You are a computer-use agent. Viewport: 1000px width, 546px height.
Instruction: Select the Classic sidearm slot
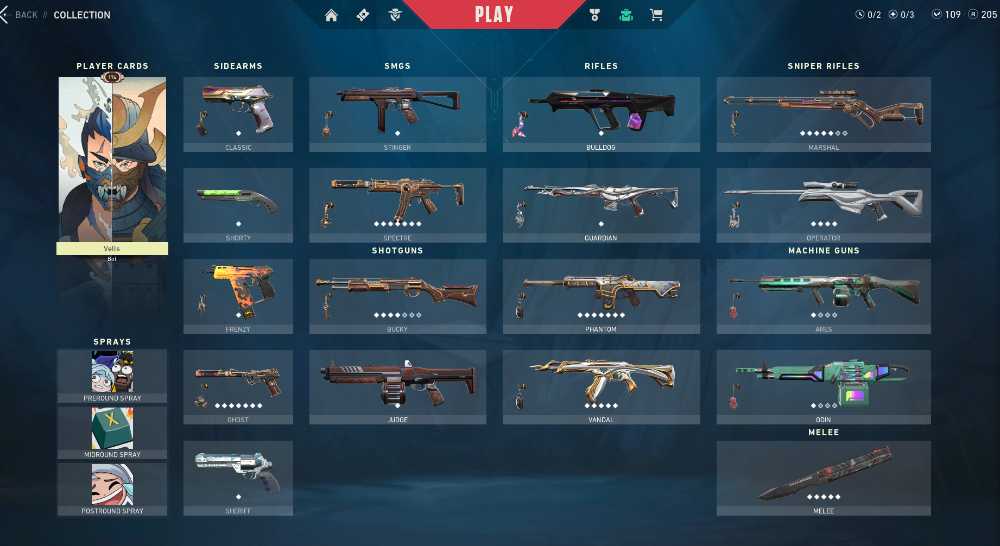pyautogui.click(x=238, y=114)
